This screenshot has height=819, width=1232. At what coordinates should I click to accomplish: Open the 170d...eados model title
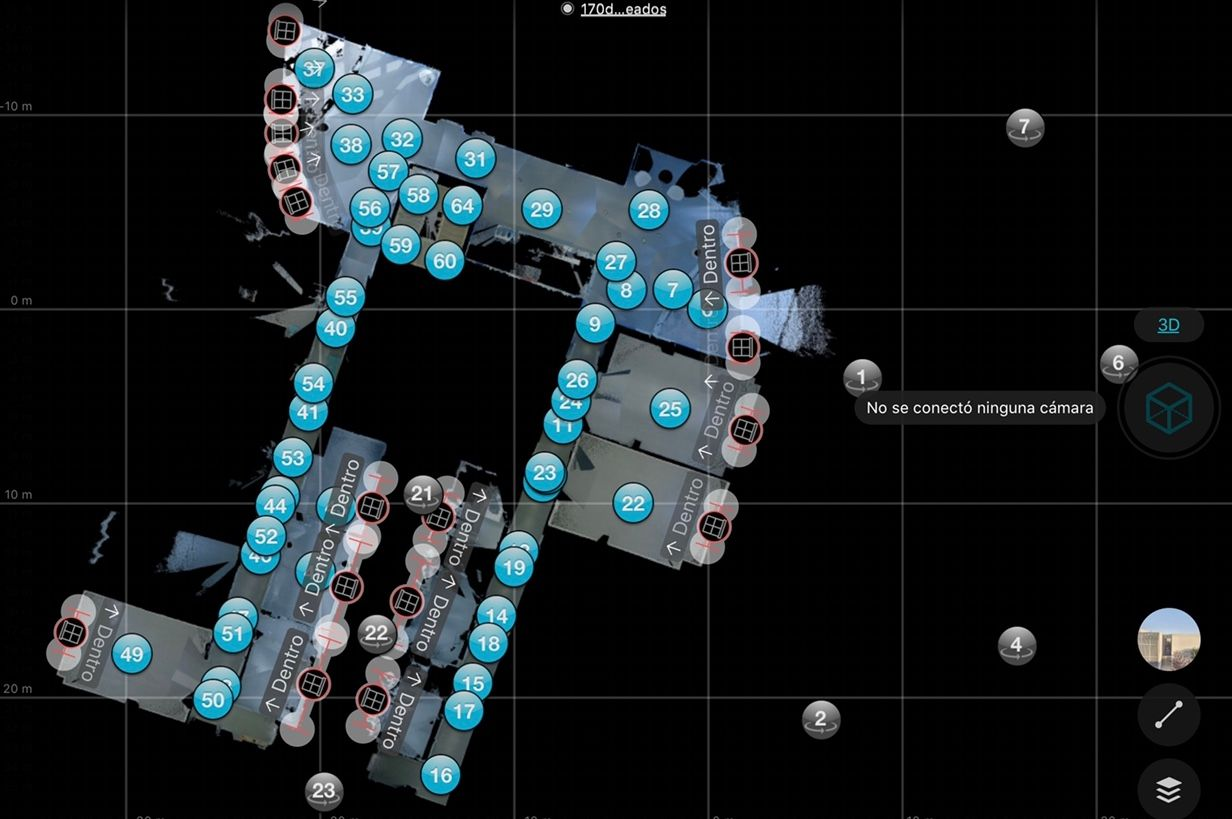pos(622,9)
